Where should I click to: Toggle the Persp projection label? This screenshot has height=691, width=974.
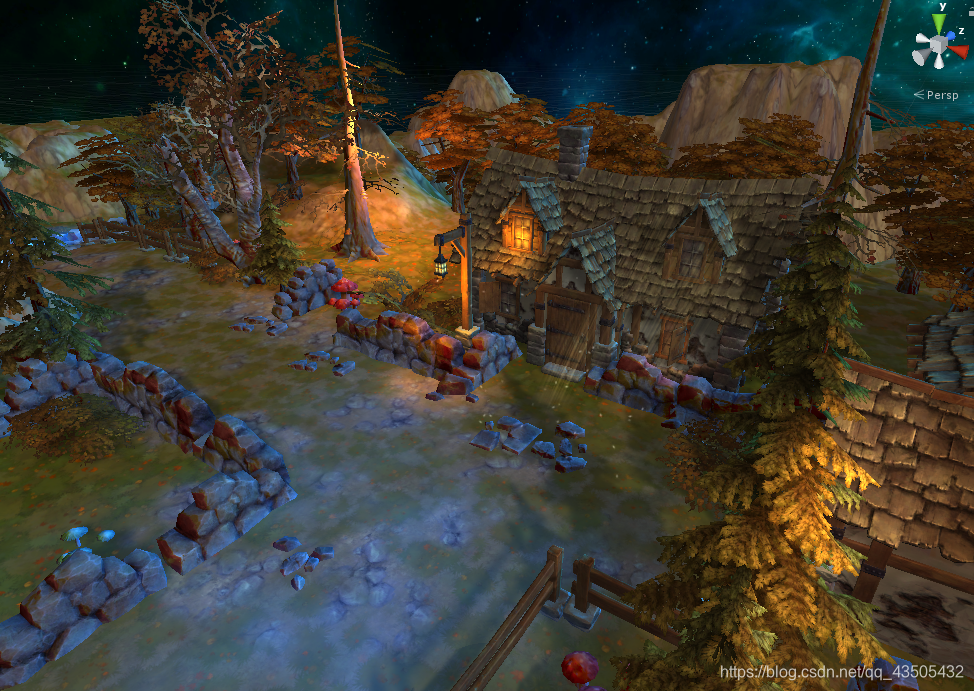941,95
